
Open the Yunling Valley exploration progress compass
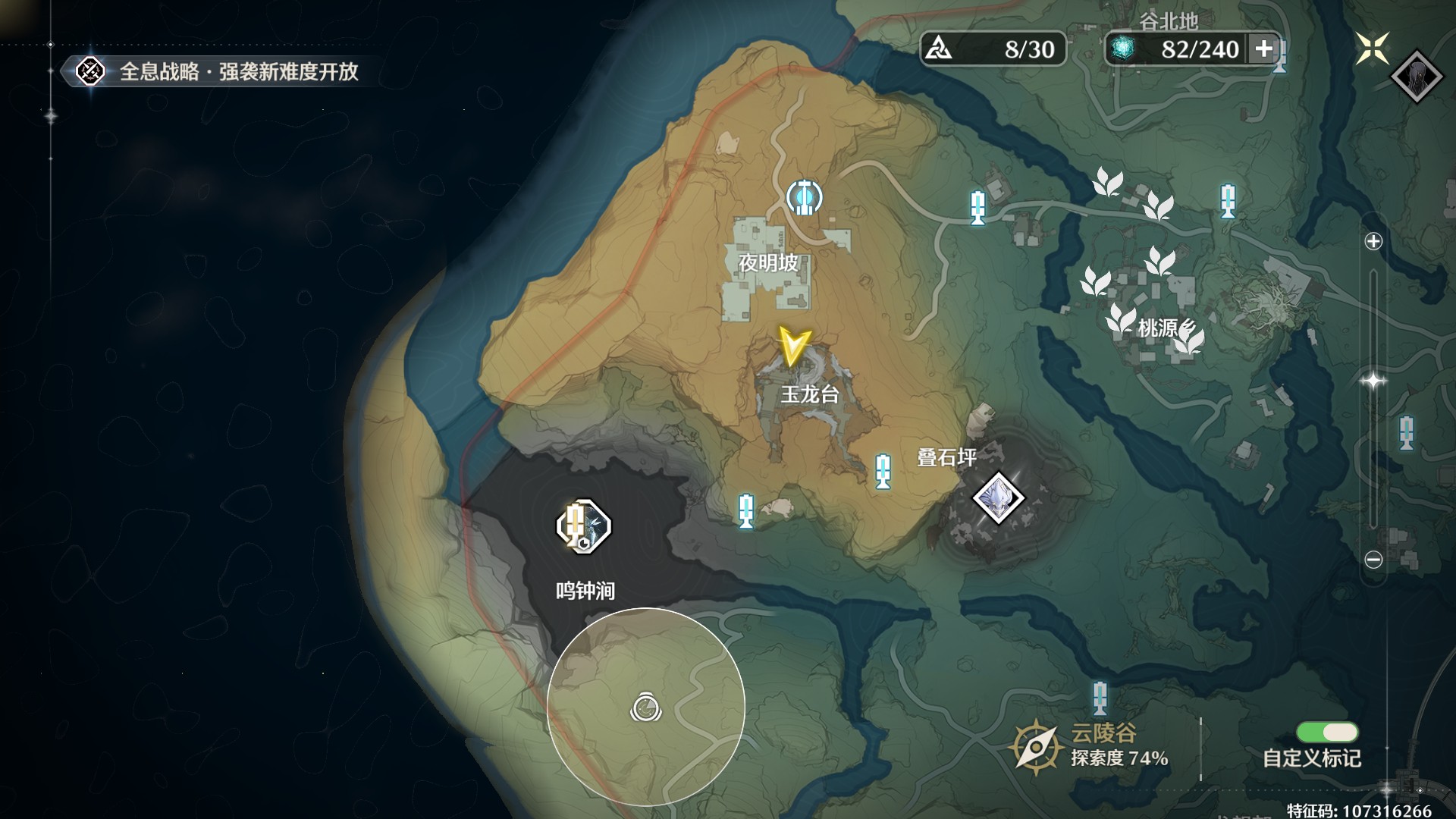click(x=1036, y=747)
